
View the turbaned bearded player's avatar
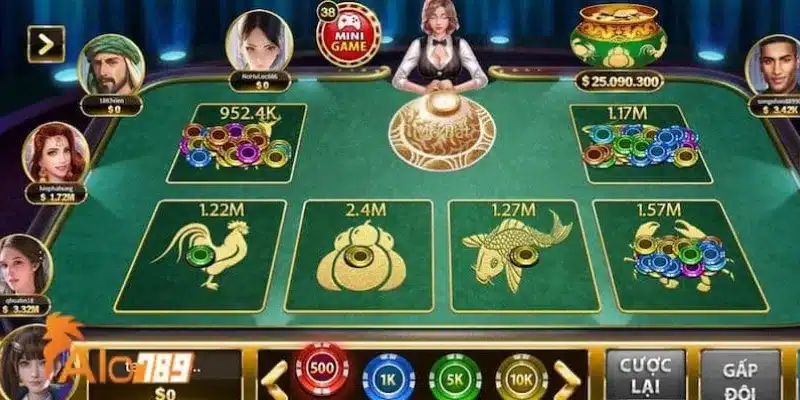click(x=110, y=64)
